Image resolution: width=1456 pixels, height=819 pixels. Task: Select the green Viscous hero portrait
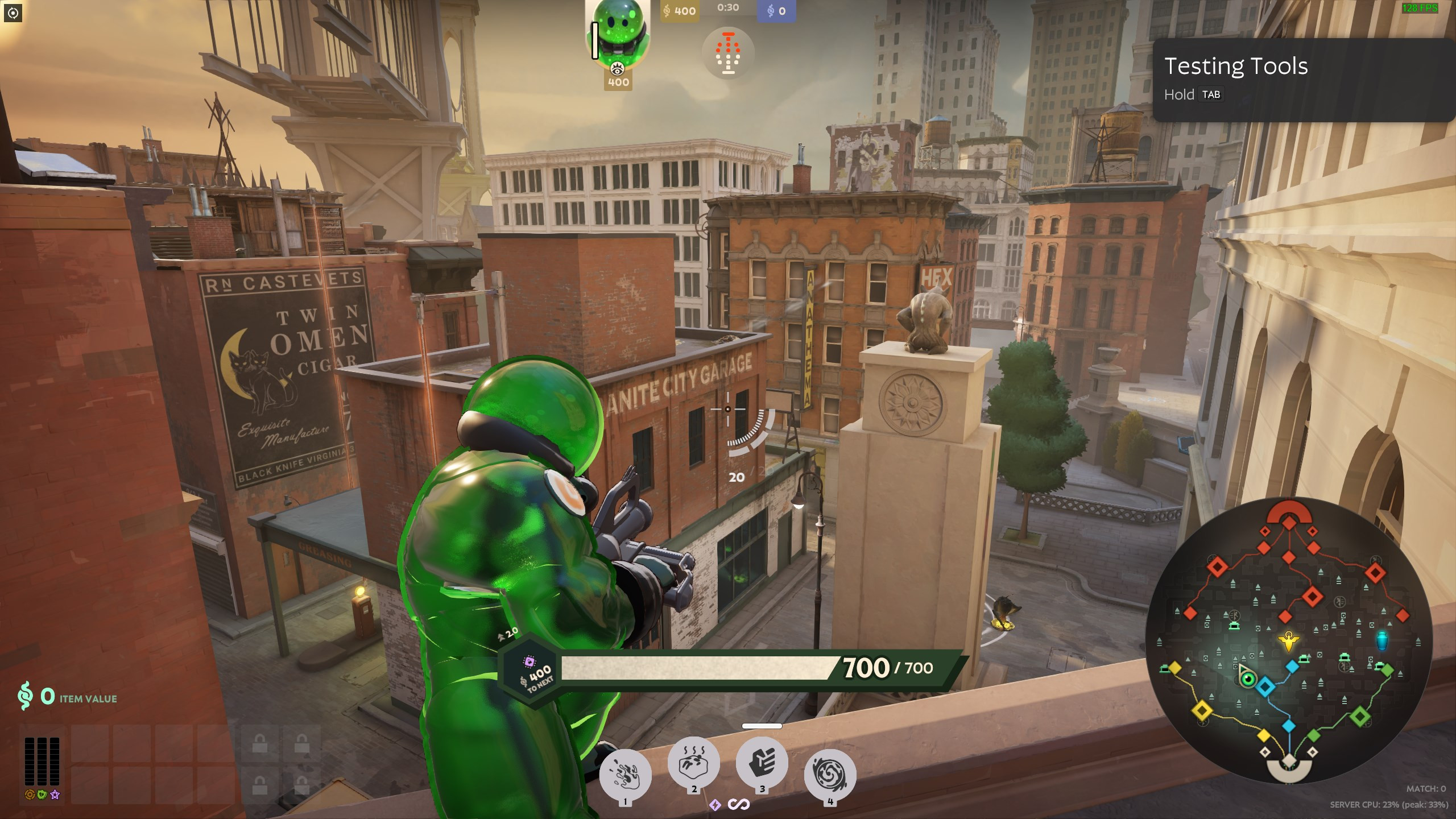tap(618, 34)
